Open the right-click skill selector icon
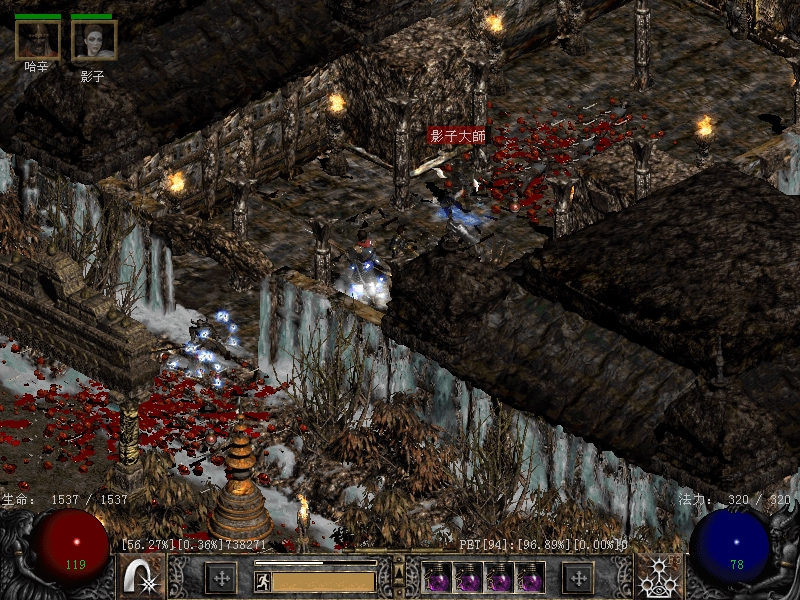Viewport: 800px width, 600px height. coord(660,577)
